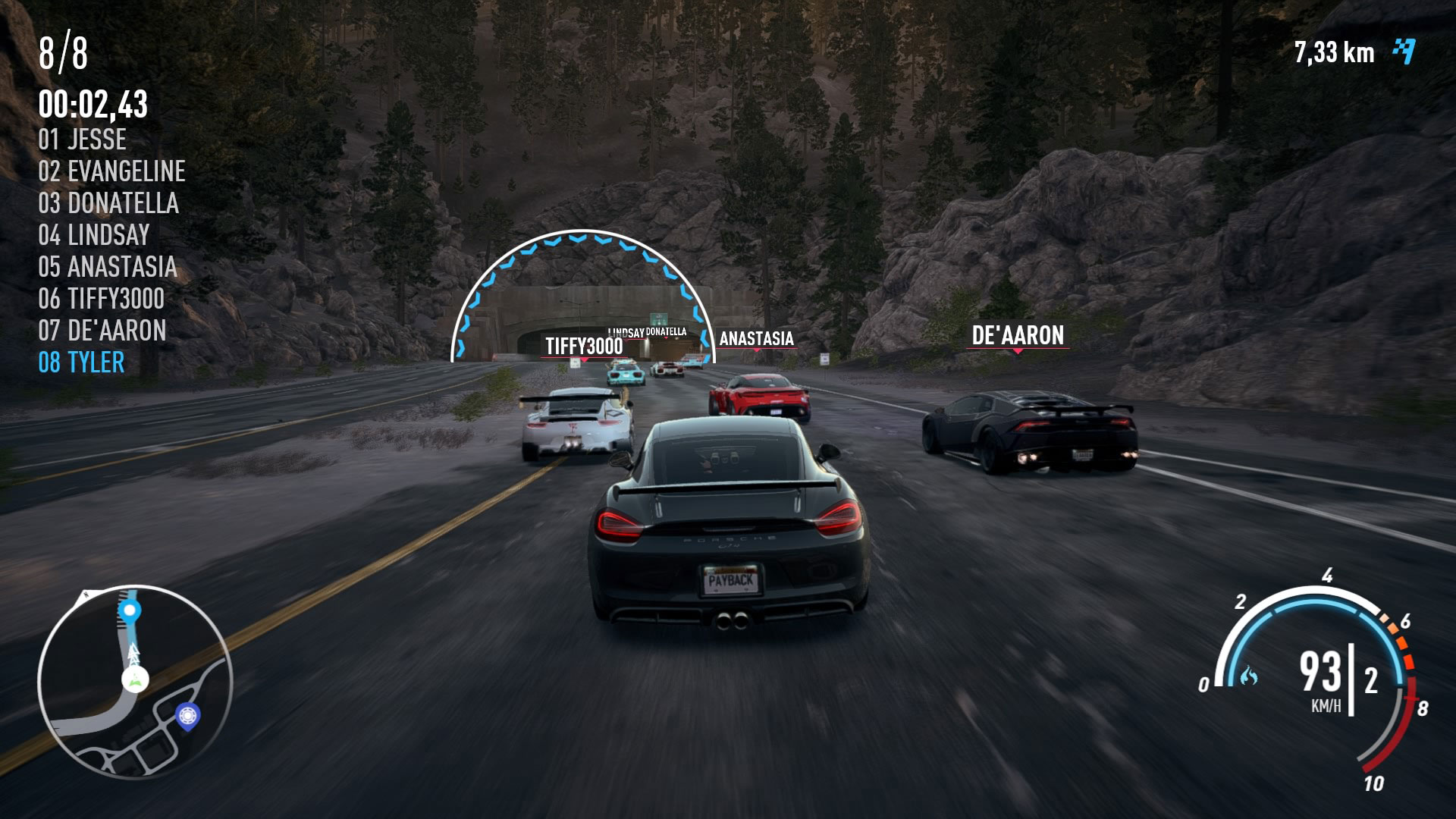Pick ANASTASIA in the position list
This screenshot has width=1456, height=819.
click(x=107, y=267)
